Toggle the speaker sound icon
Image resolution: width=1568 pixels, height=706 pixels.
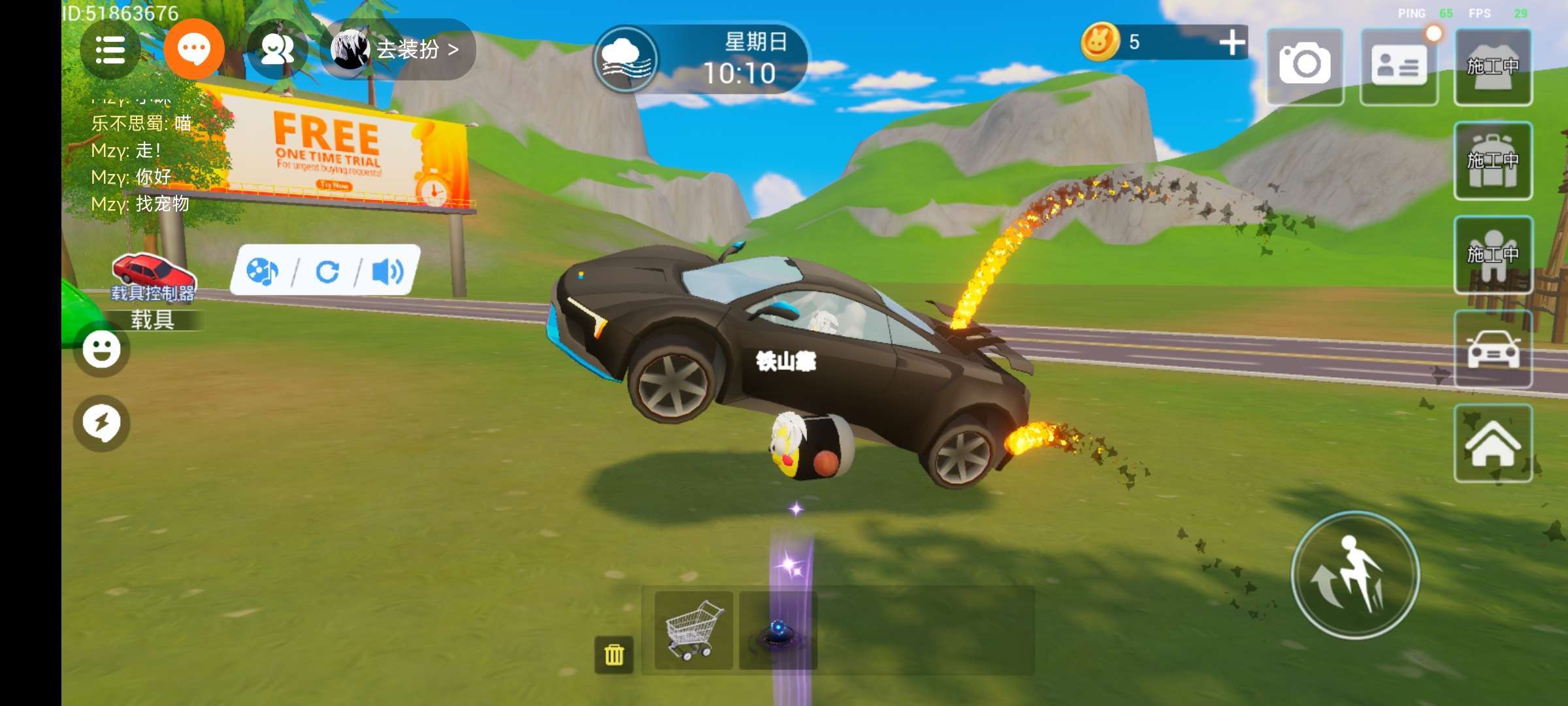387,271
